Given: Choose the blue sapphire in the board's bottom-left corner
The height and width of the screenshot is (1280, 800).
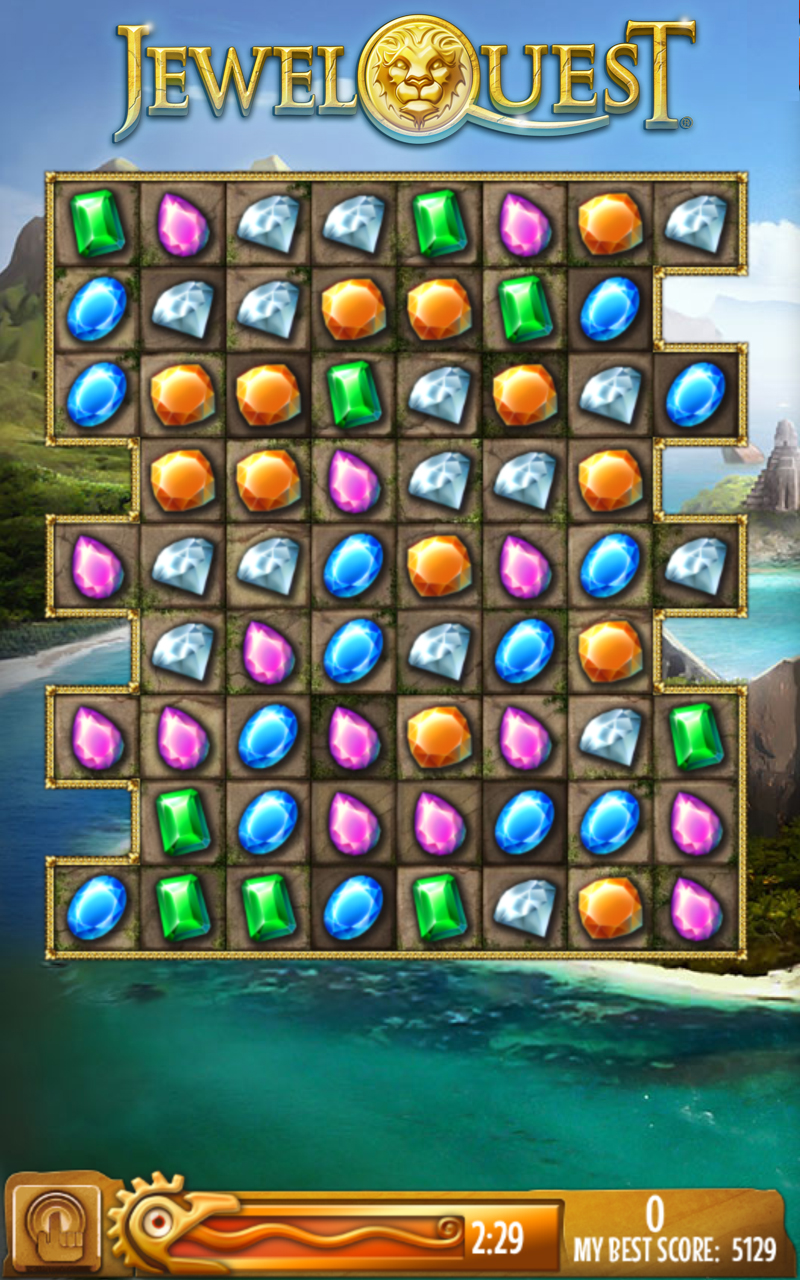Looking at the screenshot, I should point(97,907).
